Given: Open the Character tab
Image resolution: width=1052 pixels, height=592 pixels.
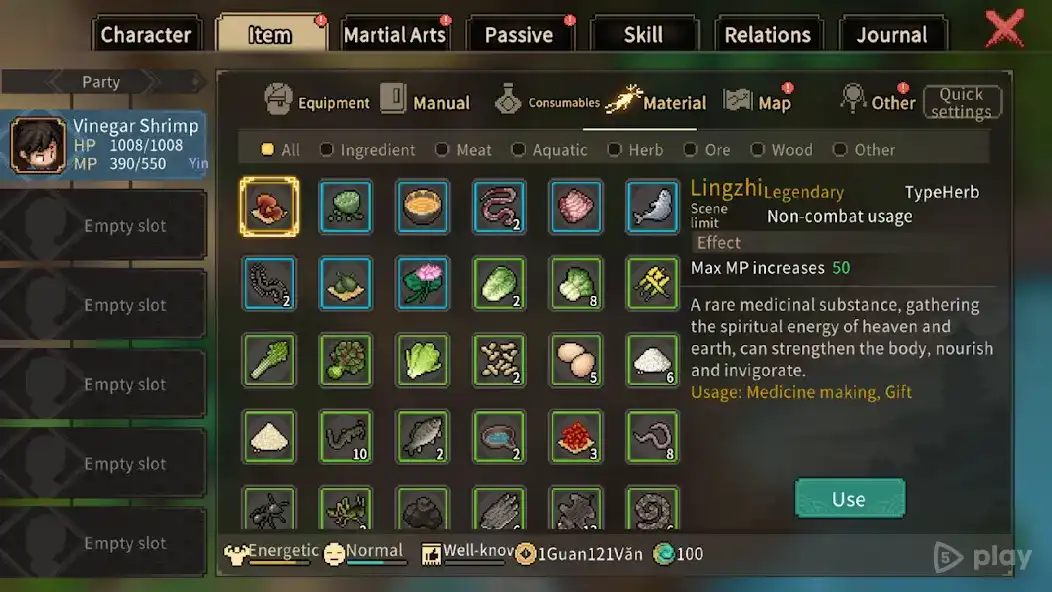Looking at the screenshot, I should point(145,35).
